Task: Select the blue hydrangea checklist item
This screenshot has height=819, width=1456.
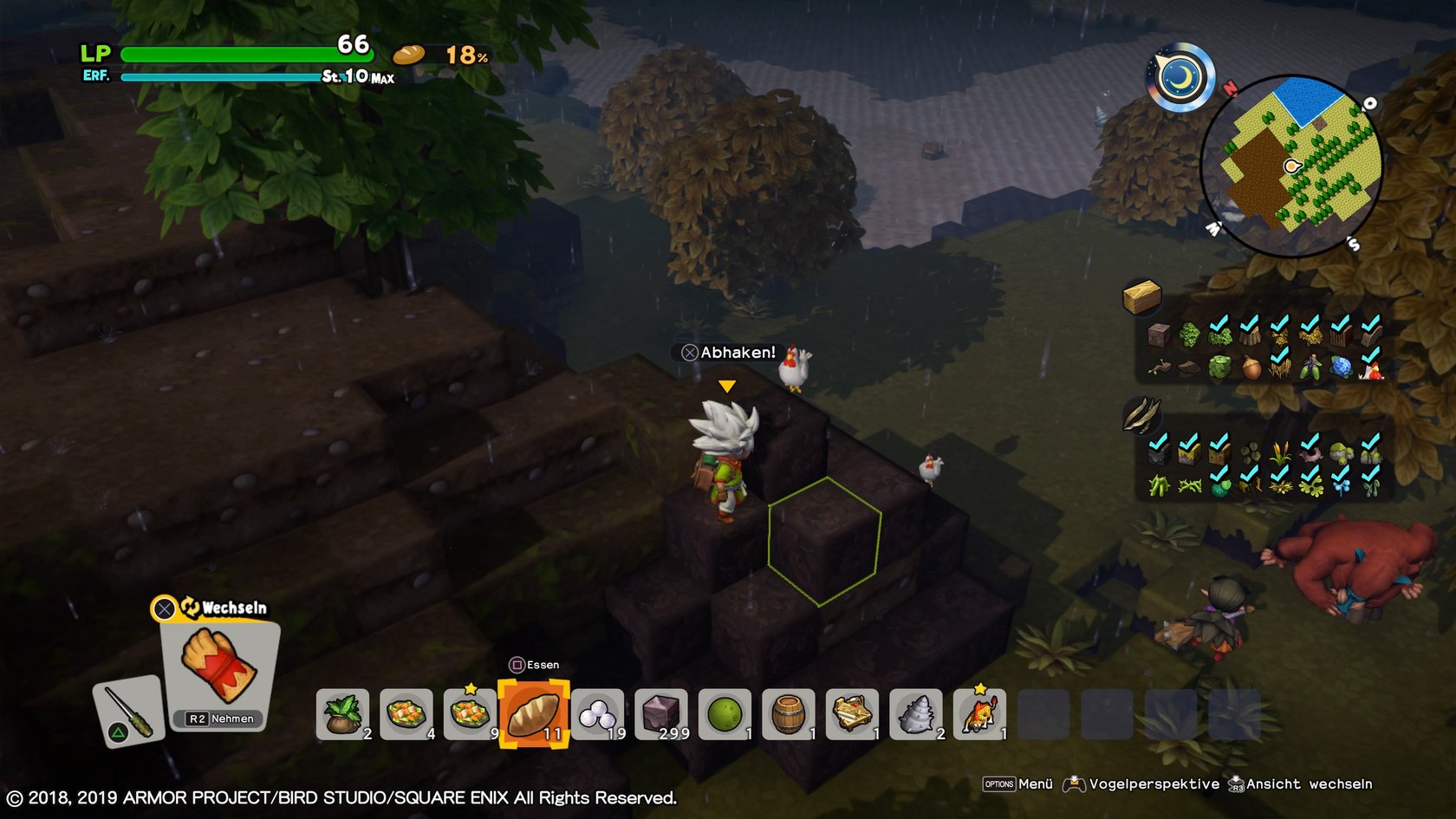Action: (1341, 367)
